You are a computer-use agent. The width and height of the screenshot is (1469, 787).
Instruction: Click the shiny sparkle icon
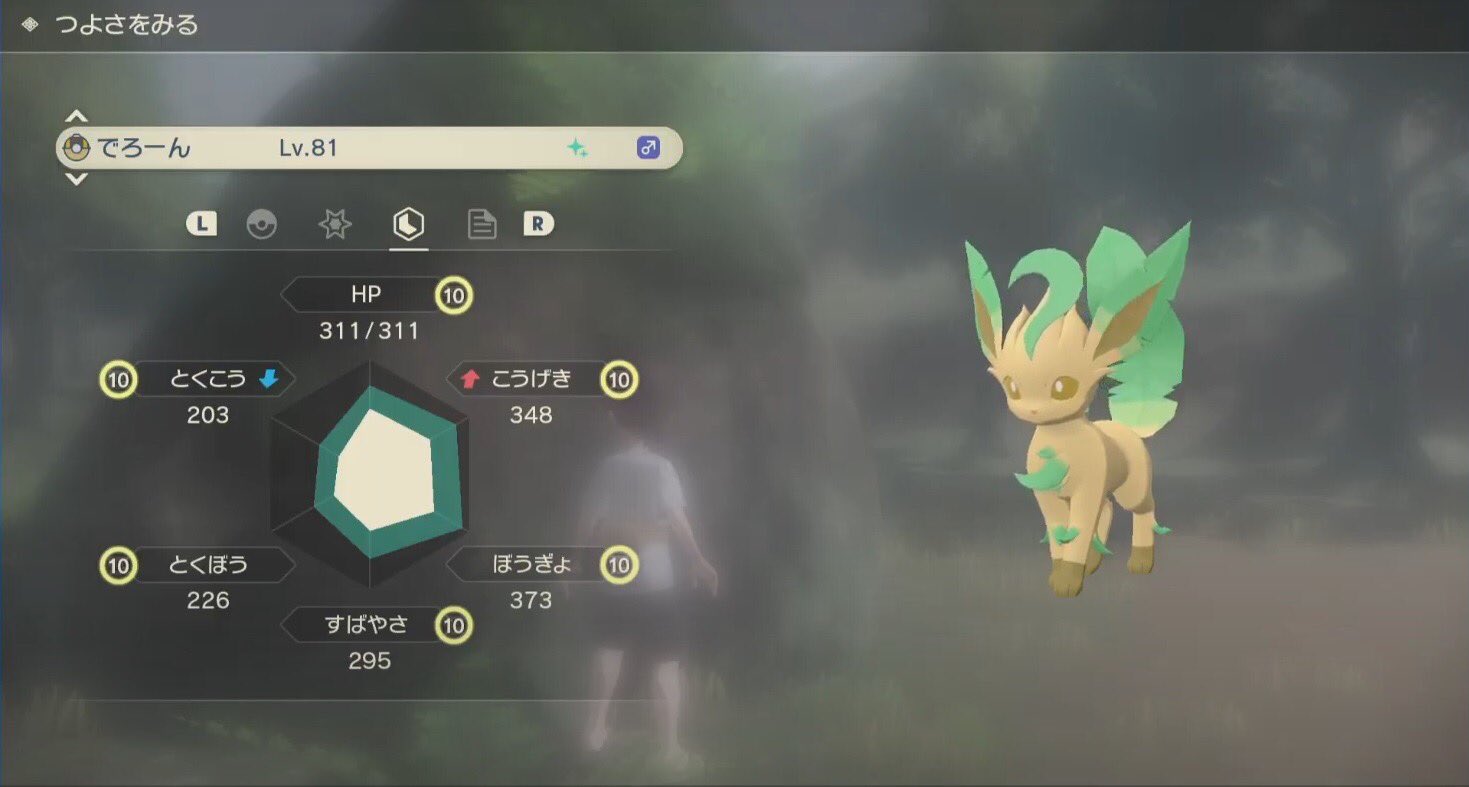coord(578,147)
